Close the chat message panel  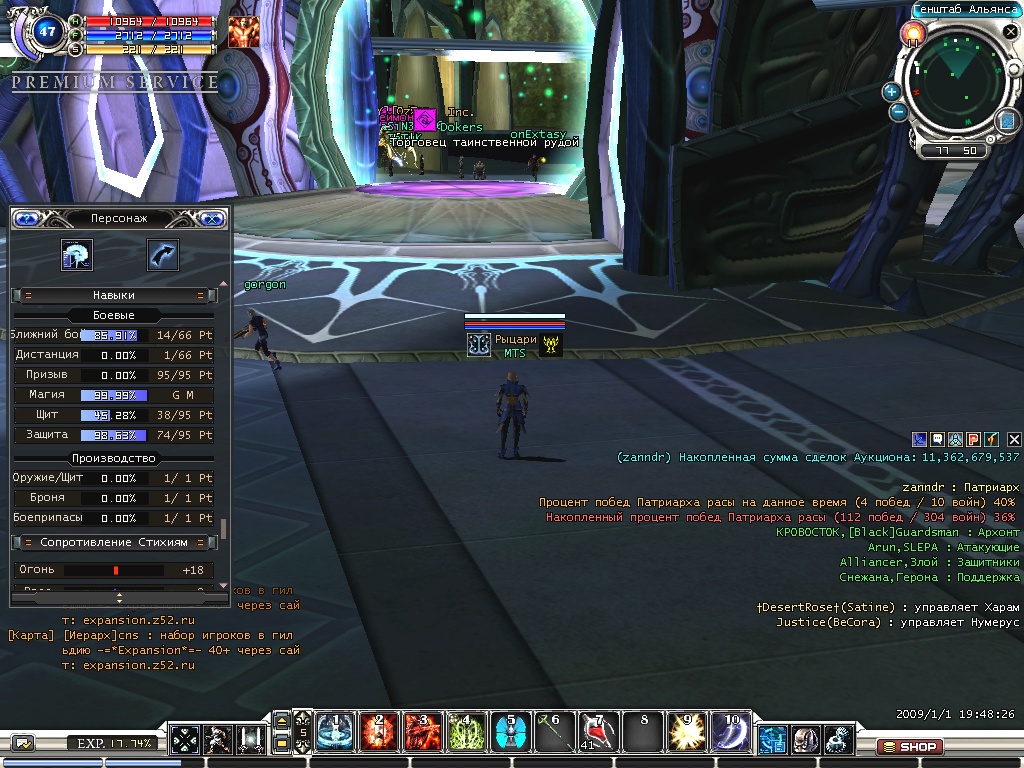[x=1014, y=439]
